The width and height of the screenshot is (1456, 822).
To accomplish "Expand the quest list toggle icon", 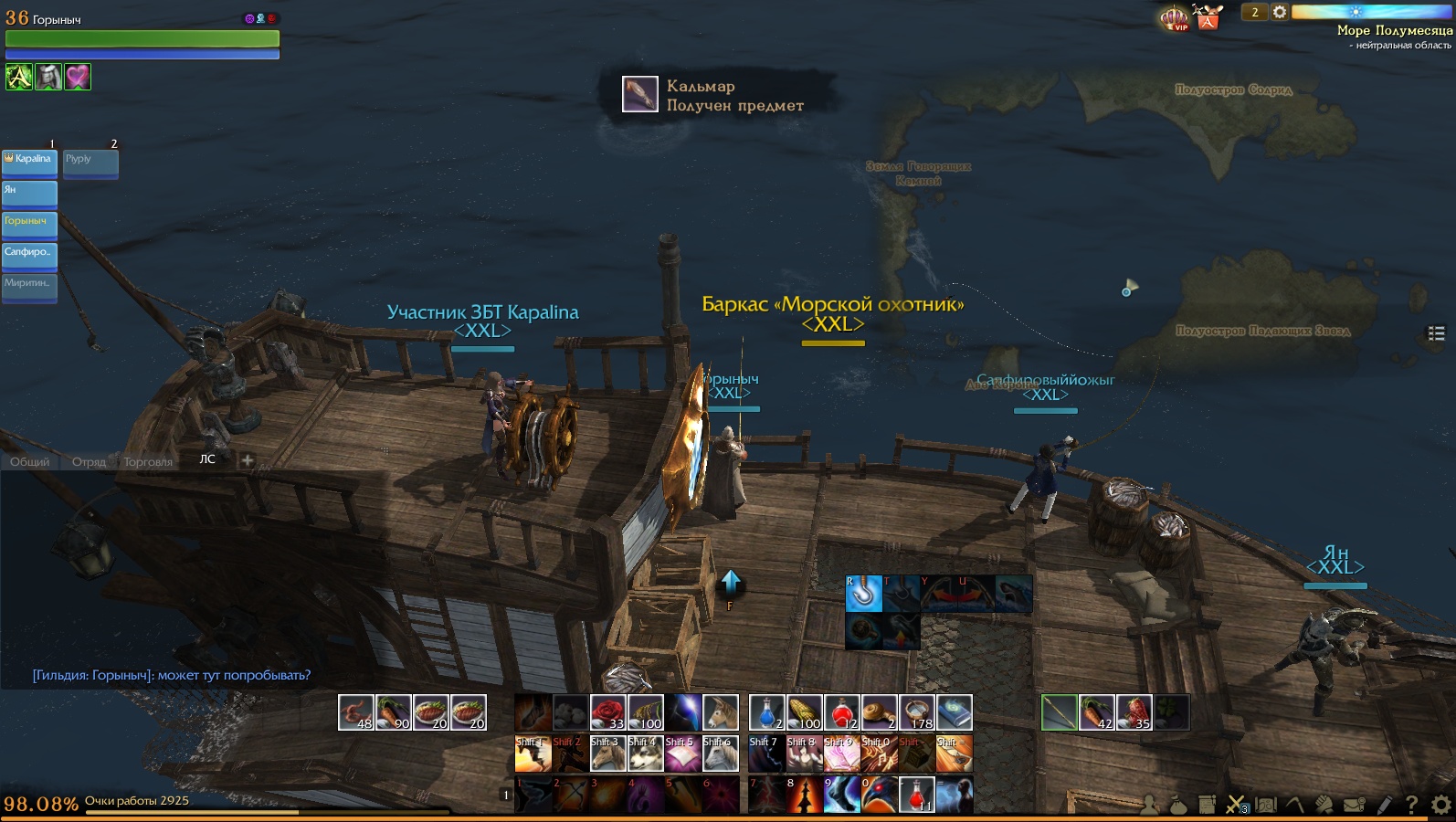I will click(x=1436, y=333).
